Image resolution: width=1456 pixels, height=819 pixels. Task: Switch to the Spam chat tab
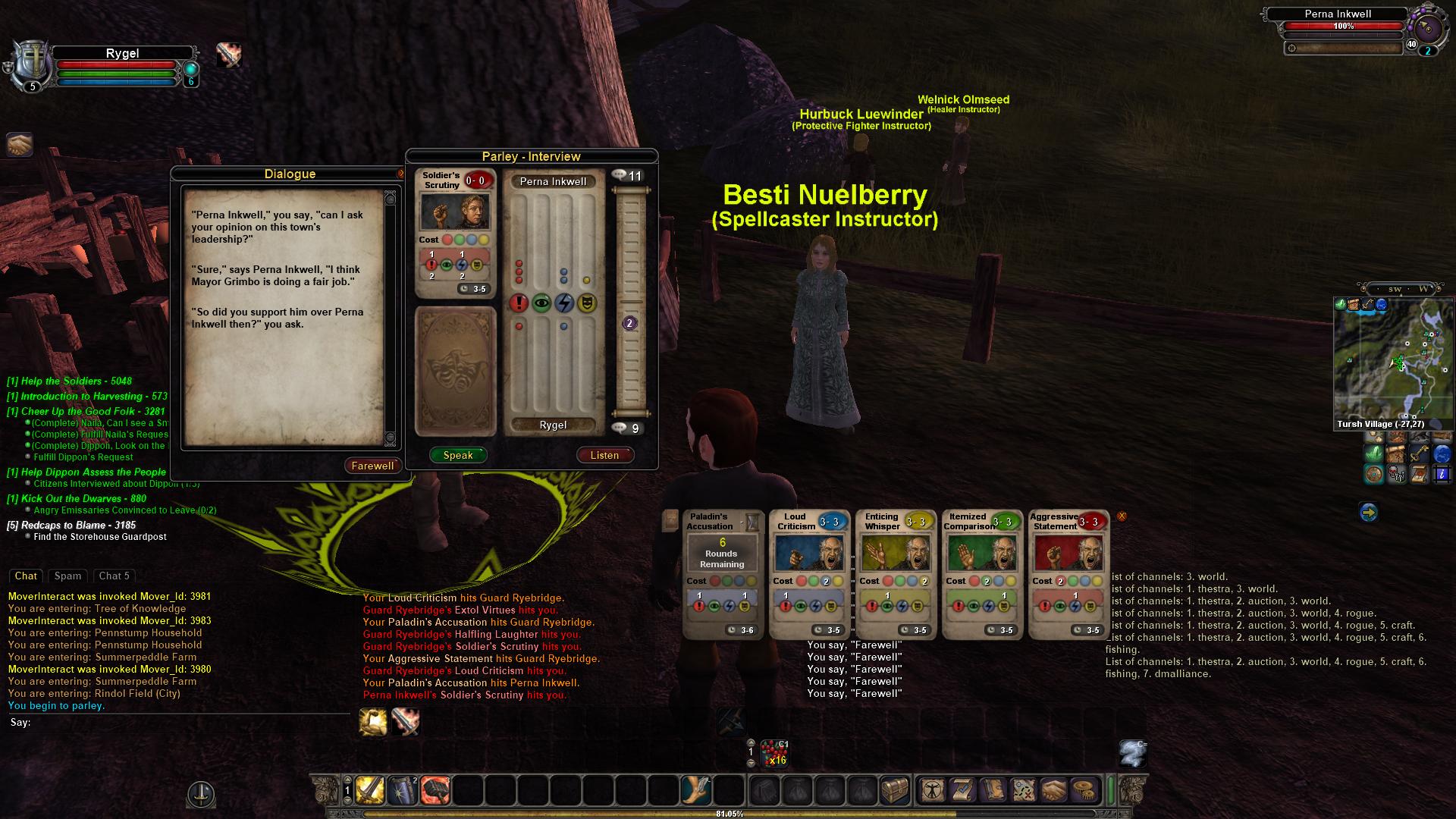pos(67,576)
